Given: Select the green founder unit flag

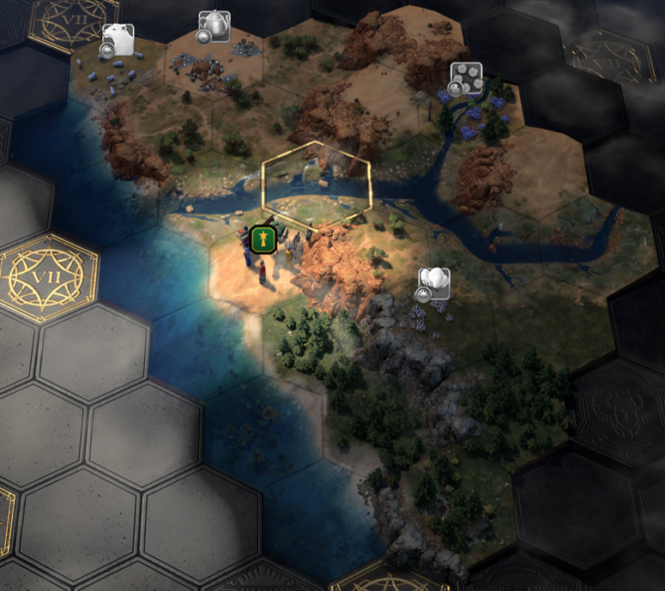Looking at the screenshot, I should pos(263,238).
